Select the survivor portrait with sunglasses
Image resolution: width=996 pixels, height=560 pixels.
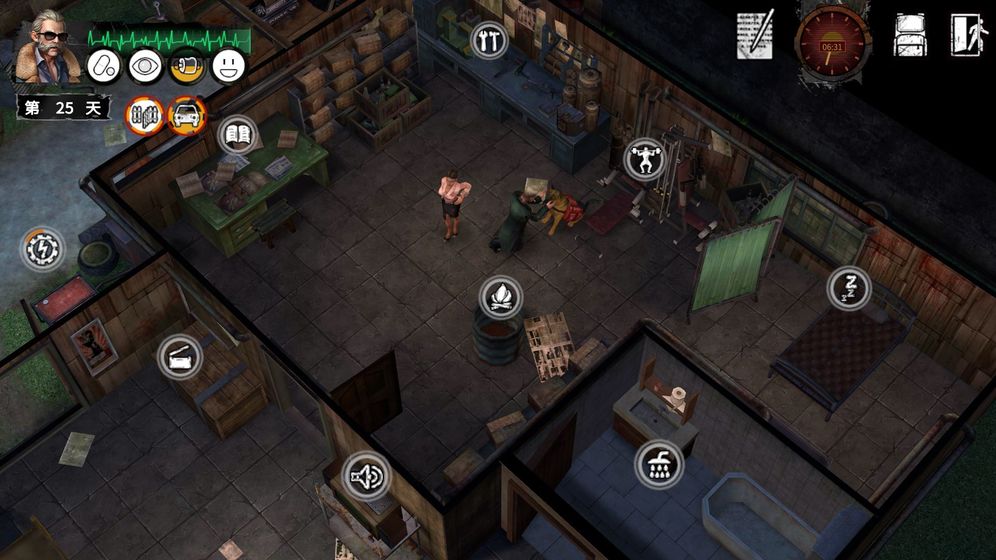pos(45,48)
